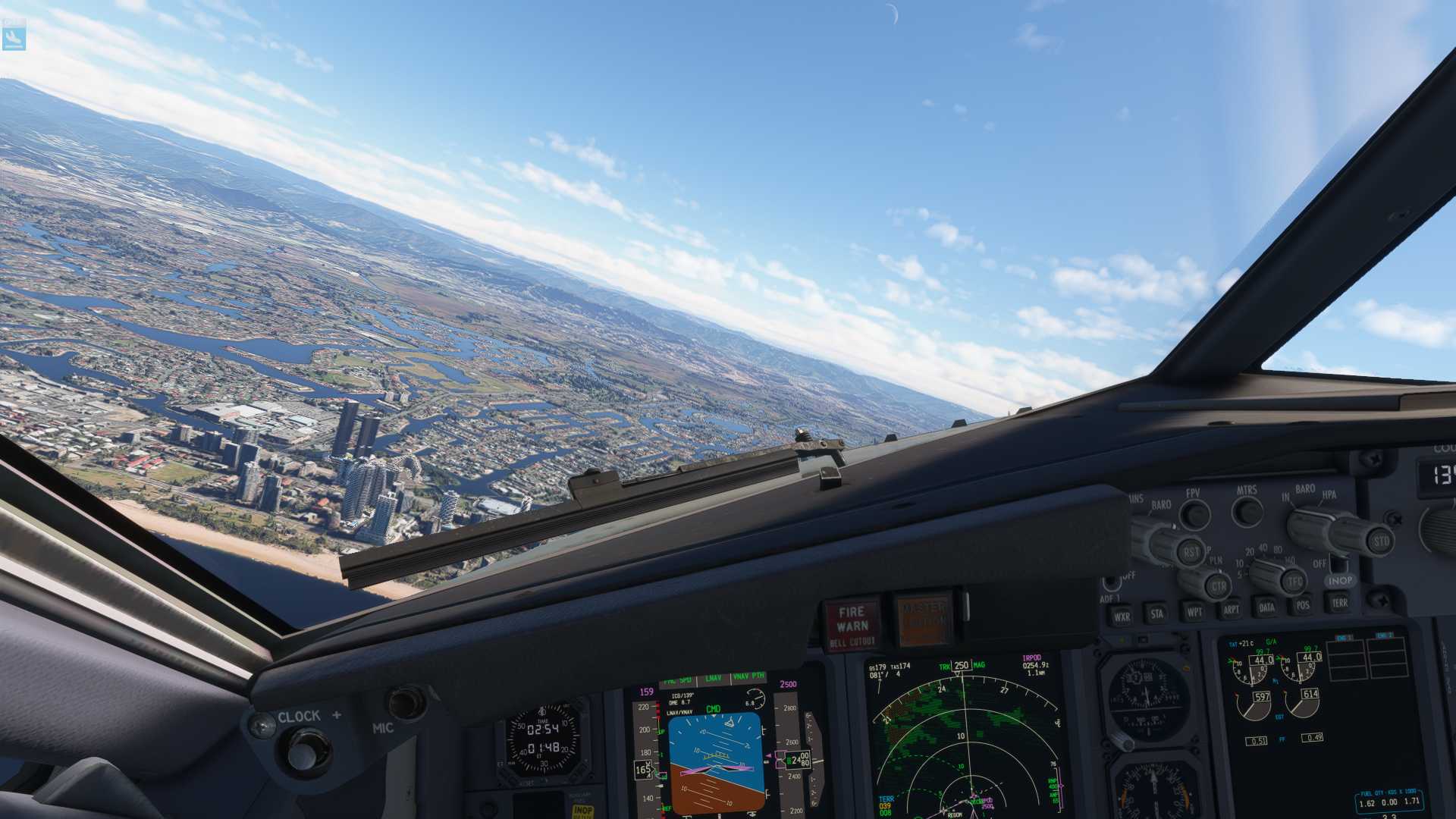Image resolution: width=1456 pixels, height=819 pixels.
Task: Show airports using the ARPT button
Action: [1230, 609]
